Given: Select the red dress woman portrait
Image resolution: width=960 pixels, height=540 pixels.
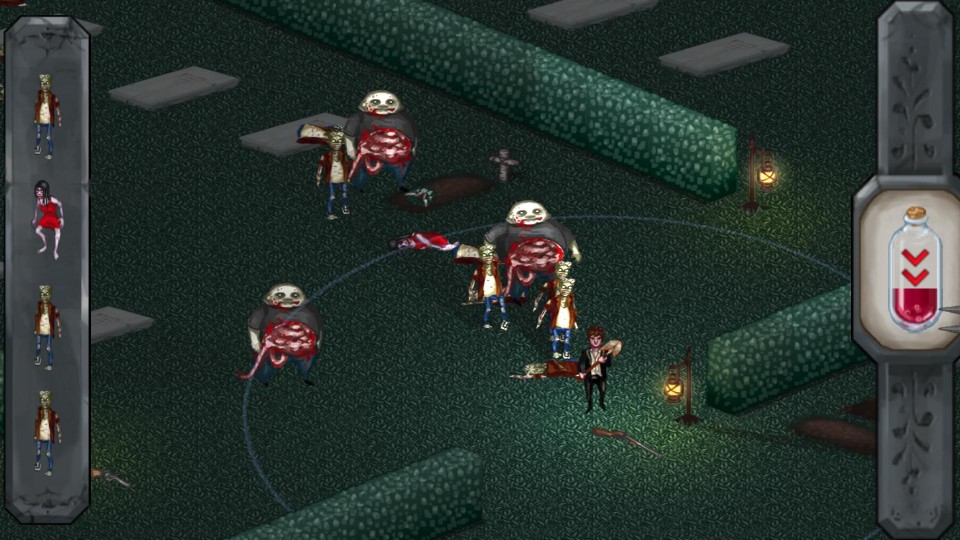Looking at the screenshot, I should coord(46,219).
